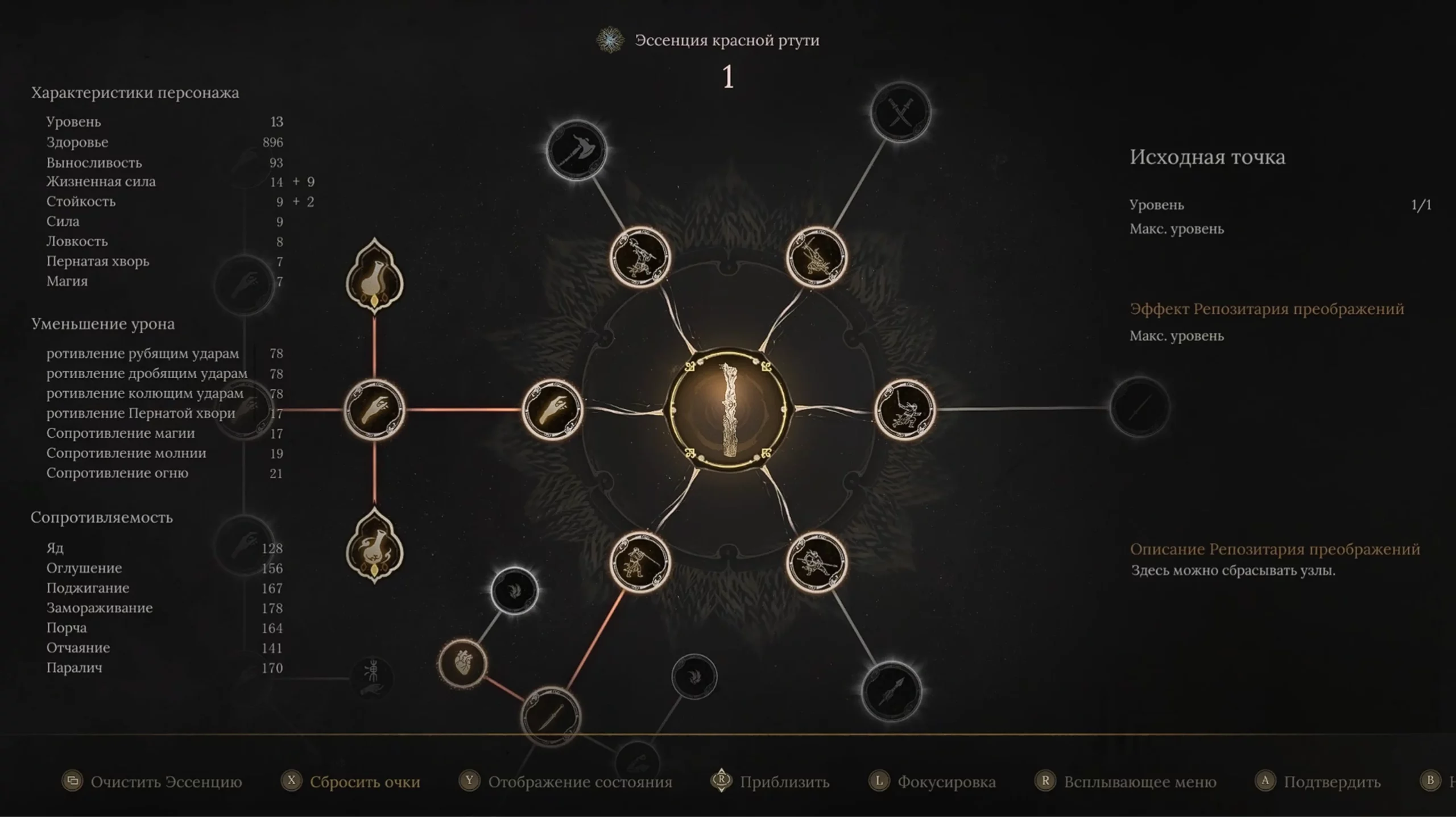Select the crossed swords weapon skill node

(900, 112)
